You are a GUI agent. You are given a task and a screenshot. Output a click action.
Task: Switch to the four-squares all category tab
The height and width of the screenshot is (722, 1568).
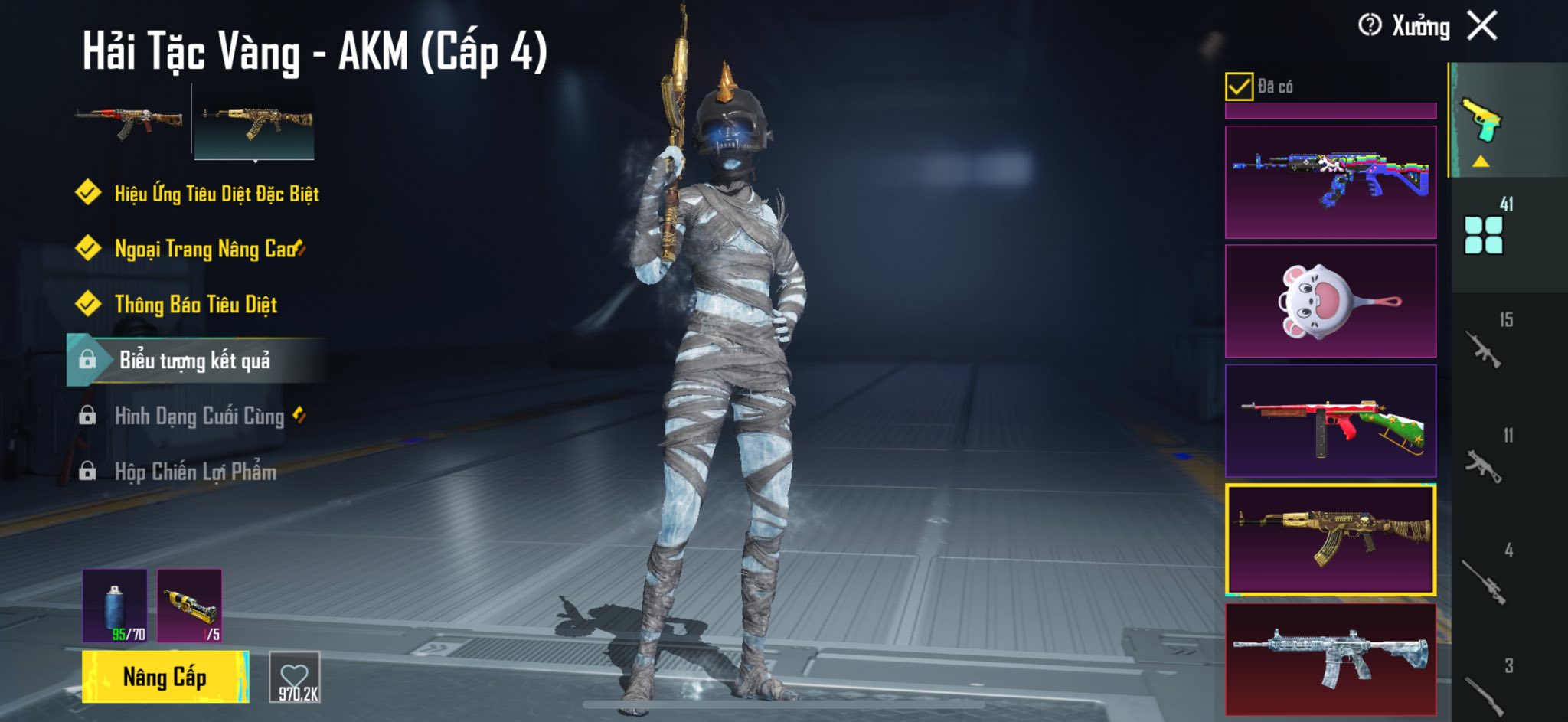coord(1484,234)
